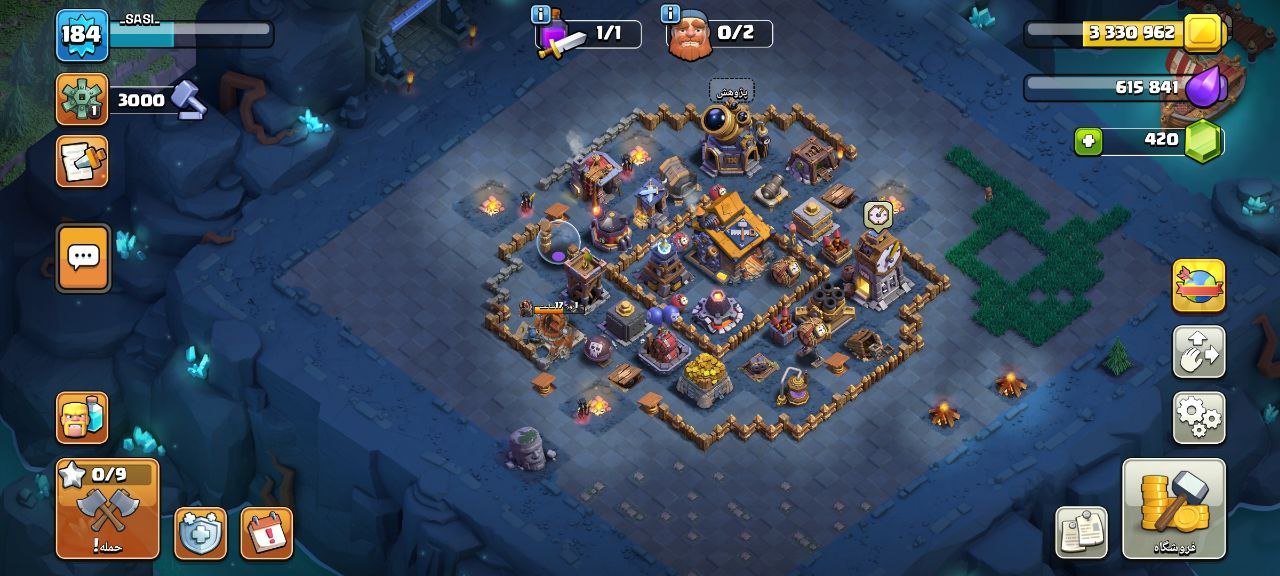Tap the green plus to buy gems
Viewport: 1280px width, 576px height.
coord(1089,141)
